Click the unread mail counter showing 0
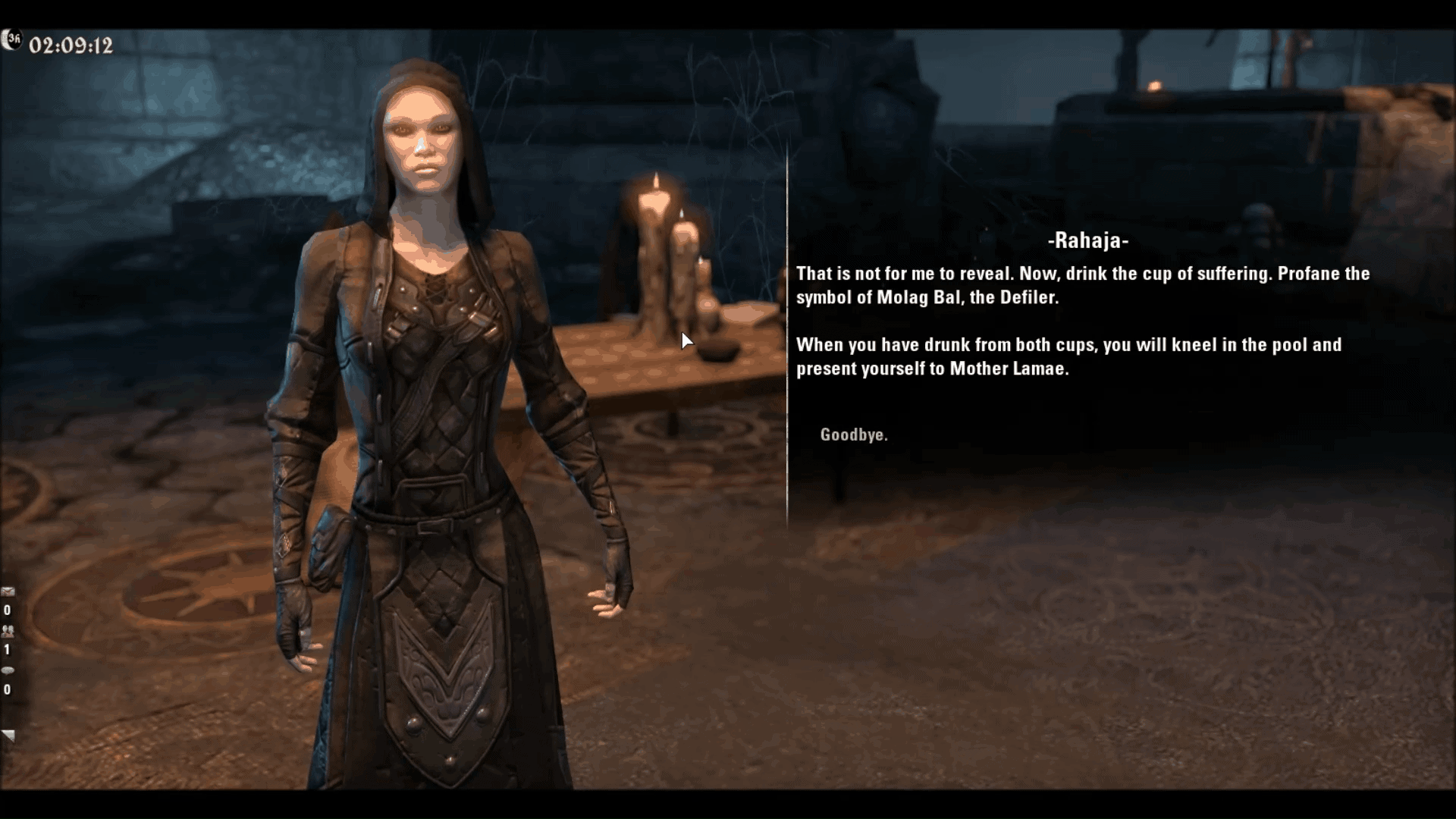This screenshot has height=819, width=1456. tap(8, 610)
